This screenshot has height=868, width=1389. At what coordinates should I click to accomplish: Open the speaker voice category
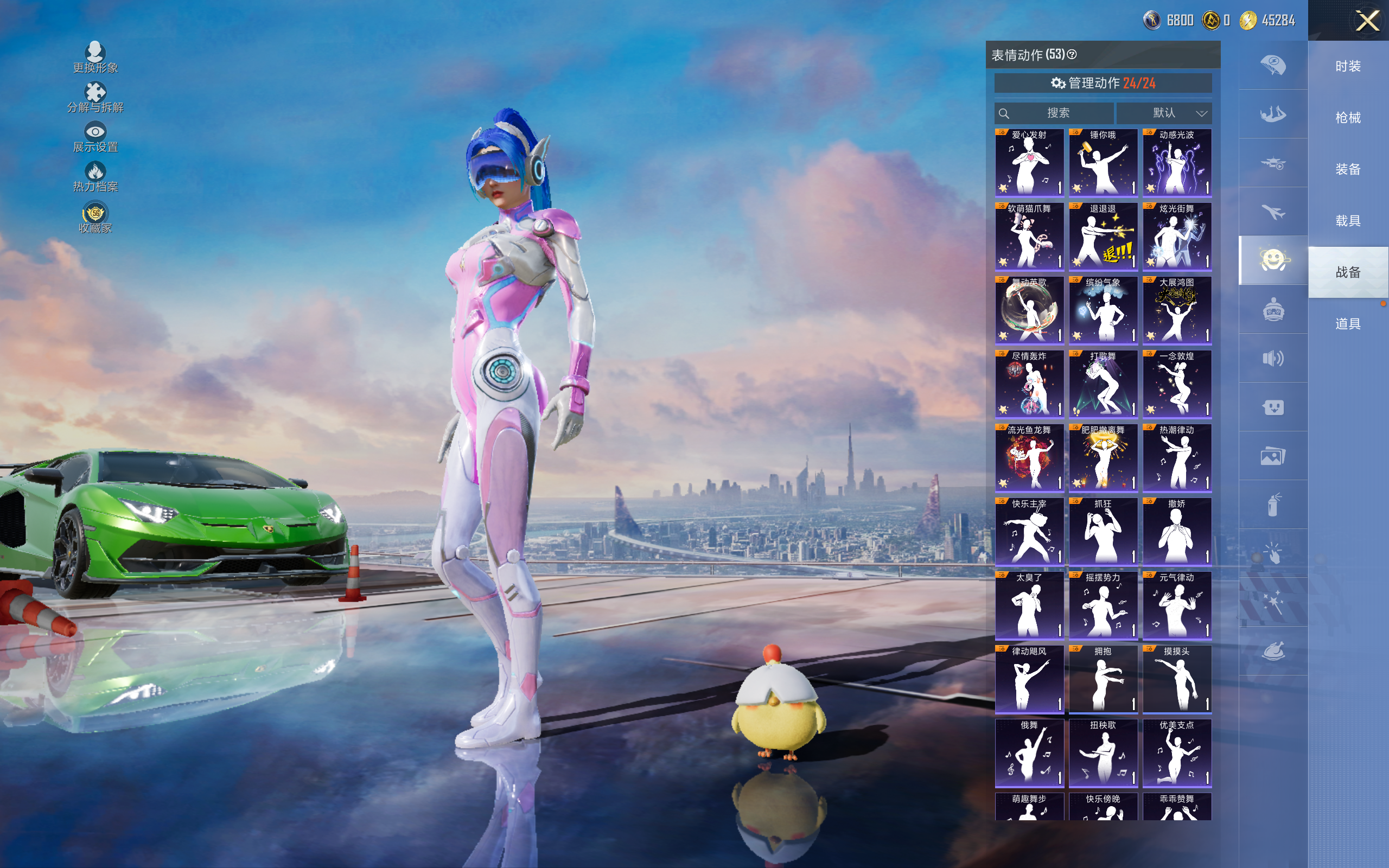(1273, 358)
